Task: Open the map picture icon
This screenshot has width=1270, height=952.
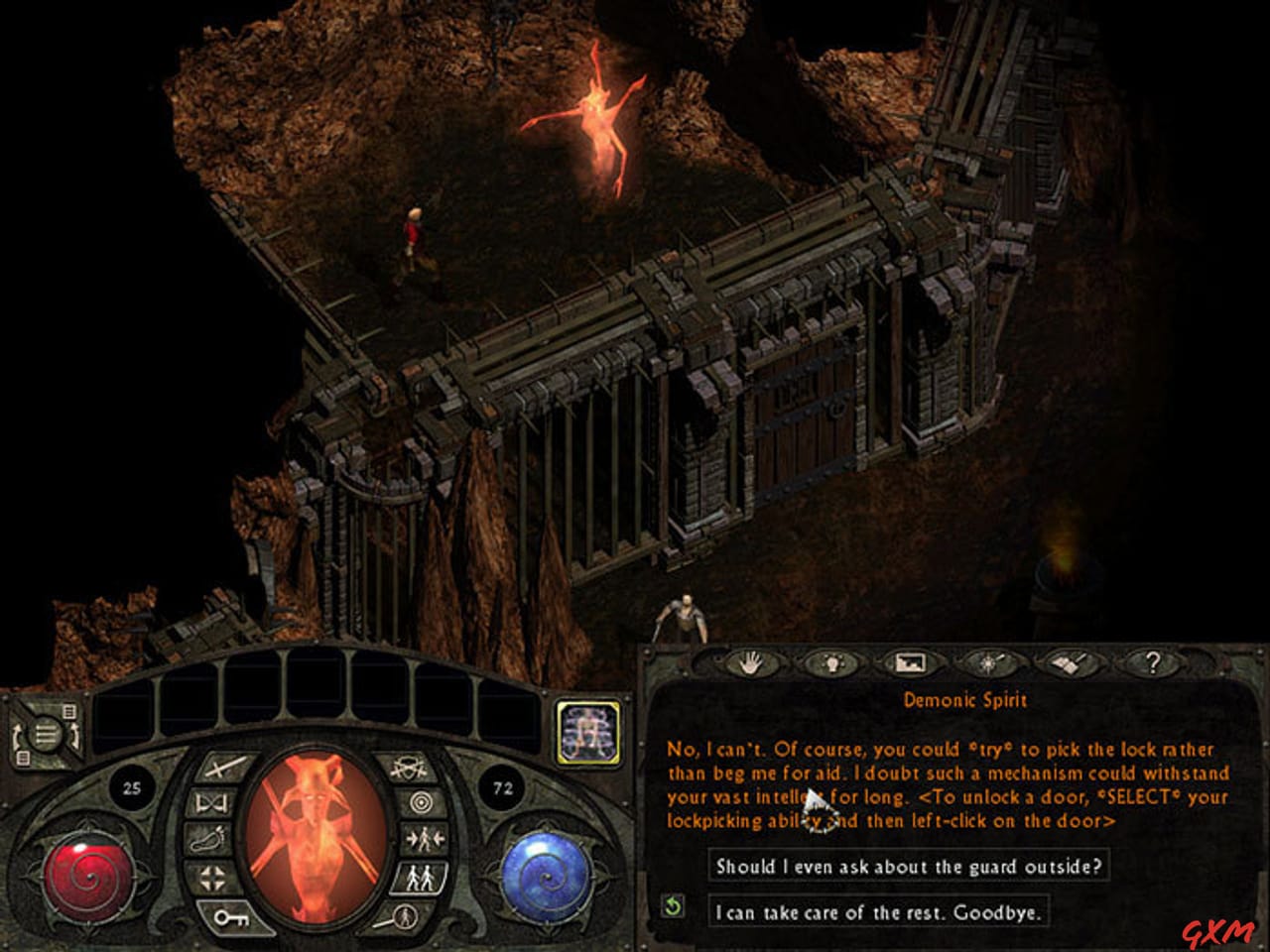Action: click(913, 660)
